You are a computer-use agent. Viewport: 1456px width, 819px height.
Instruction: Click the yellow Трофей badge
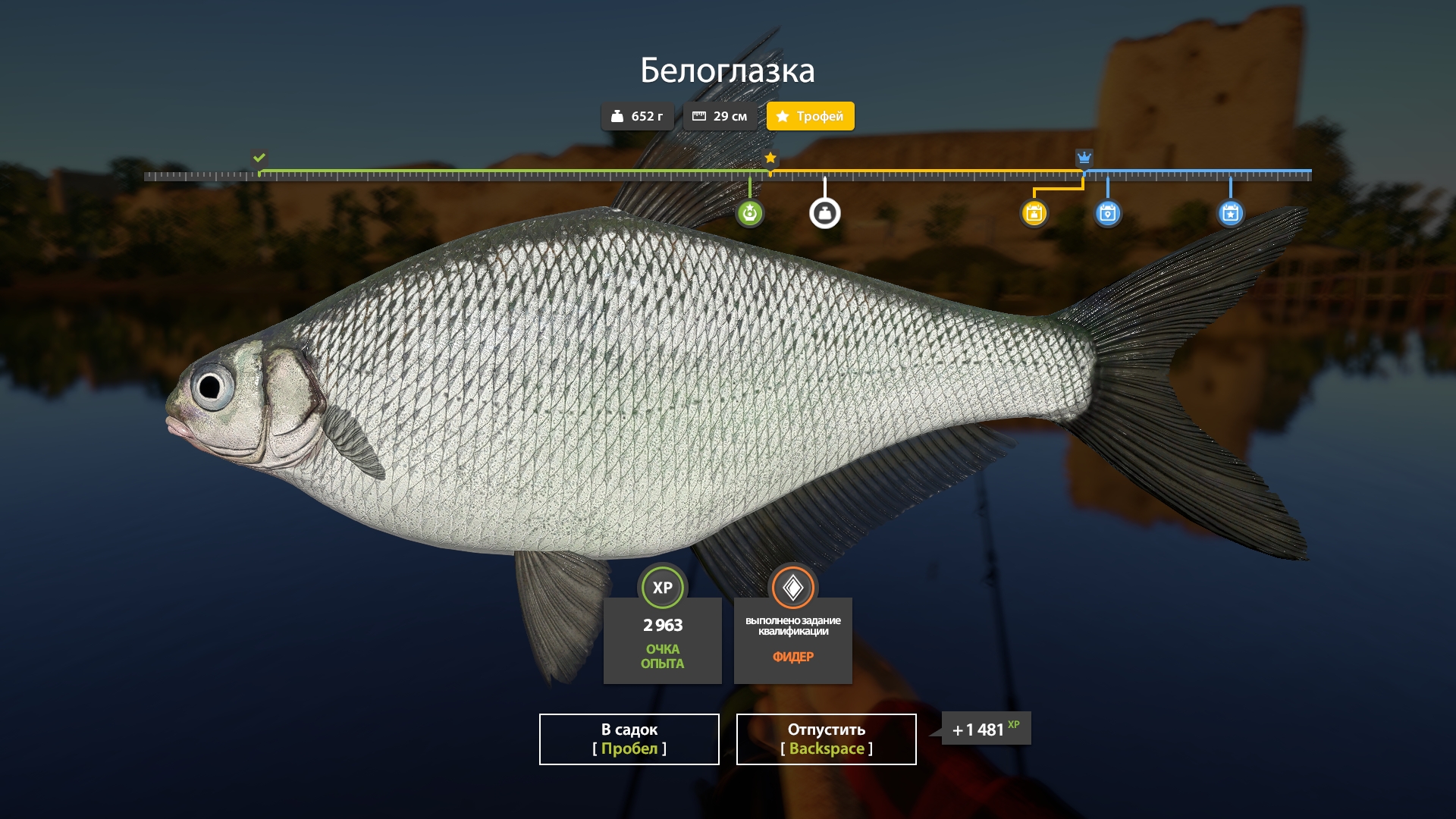point(810,116)
